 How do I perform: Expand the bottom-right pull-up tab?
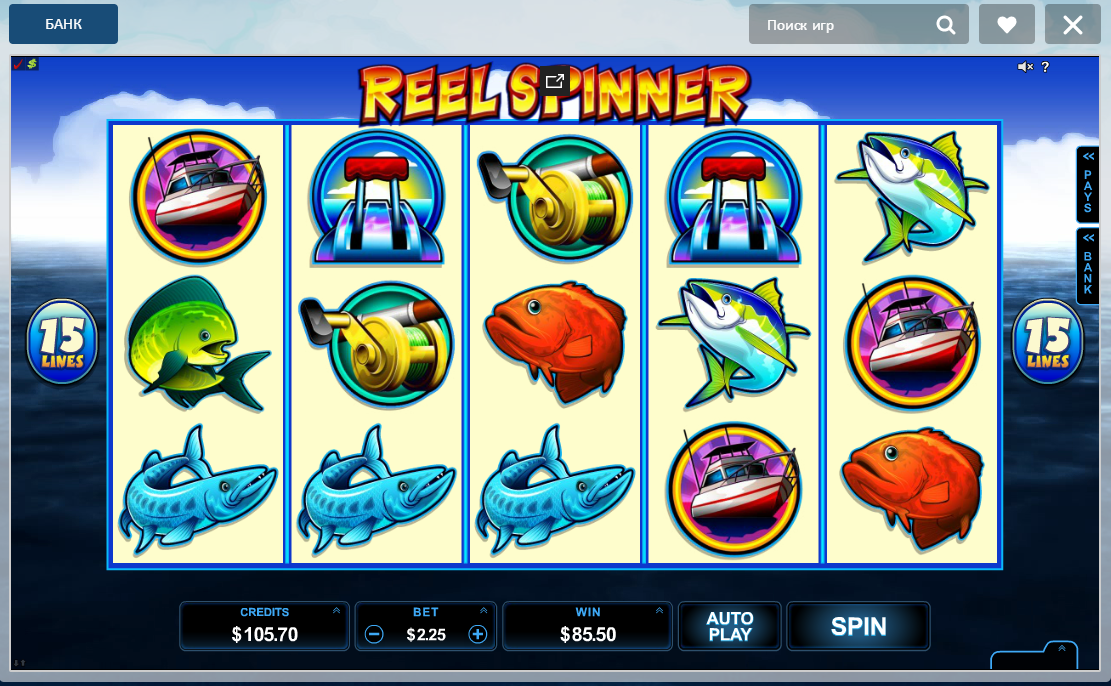pos(1061,650)
